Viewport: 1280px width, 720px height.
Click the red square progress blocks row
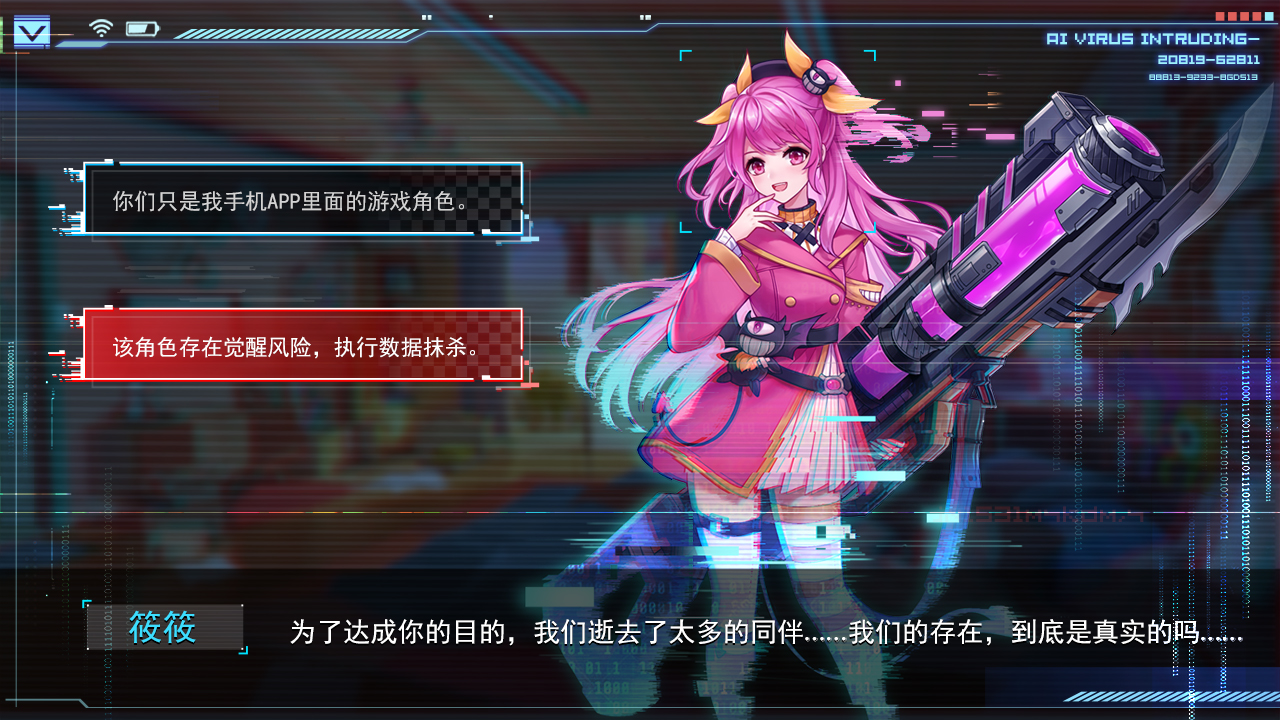(1238, 16)
